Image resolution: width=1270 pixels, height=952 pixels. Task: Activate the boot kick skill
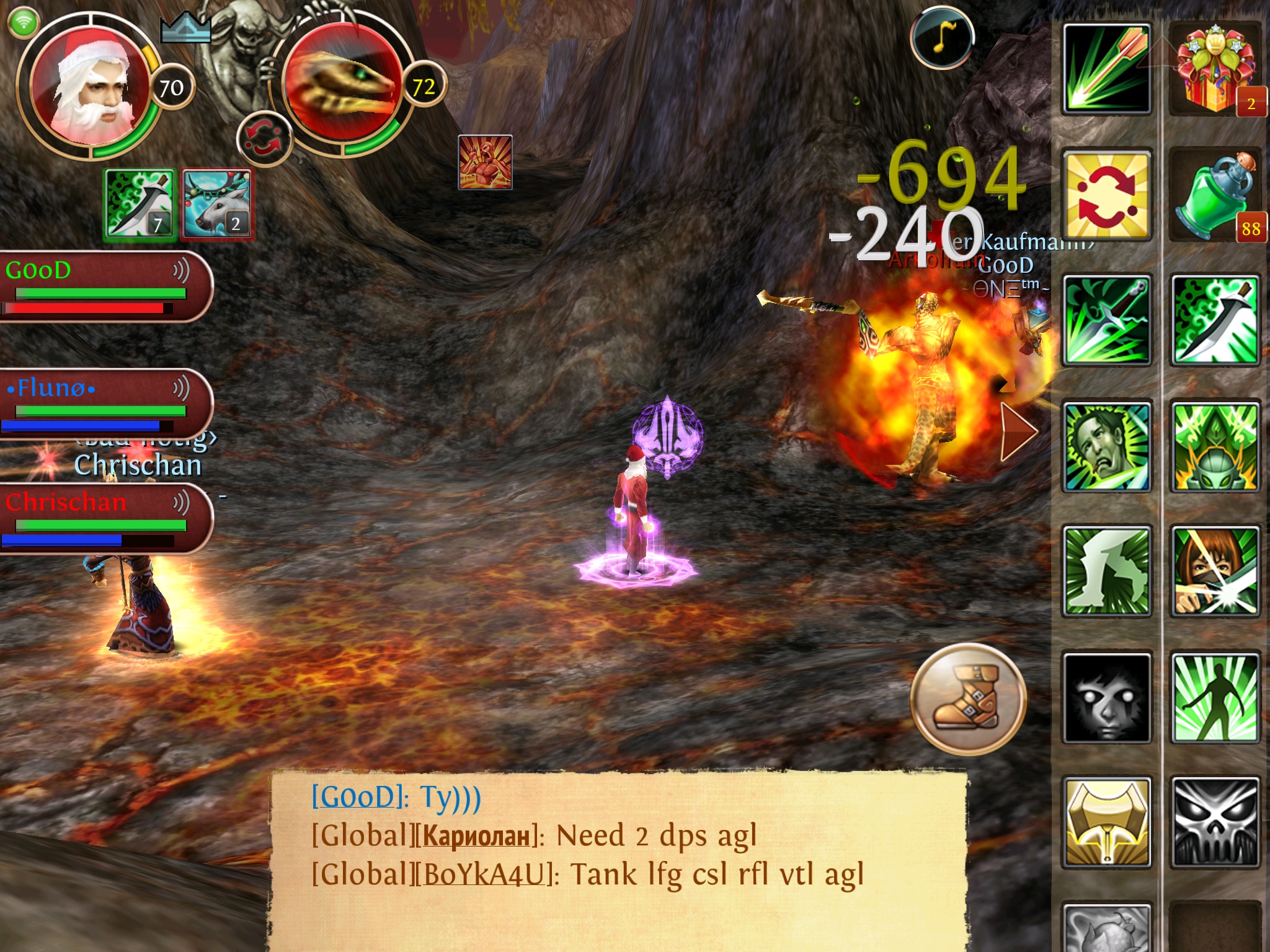(x=1107, y=571)
